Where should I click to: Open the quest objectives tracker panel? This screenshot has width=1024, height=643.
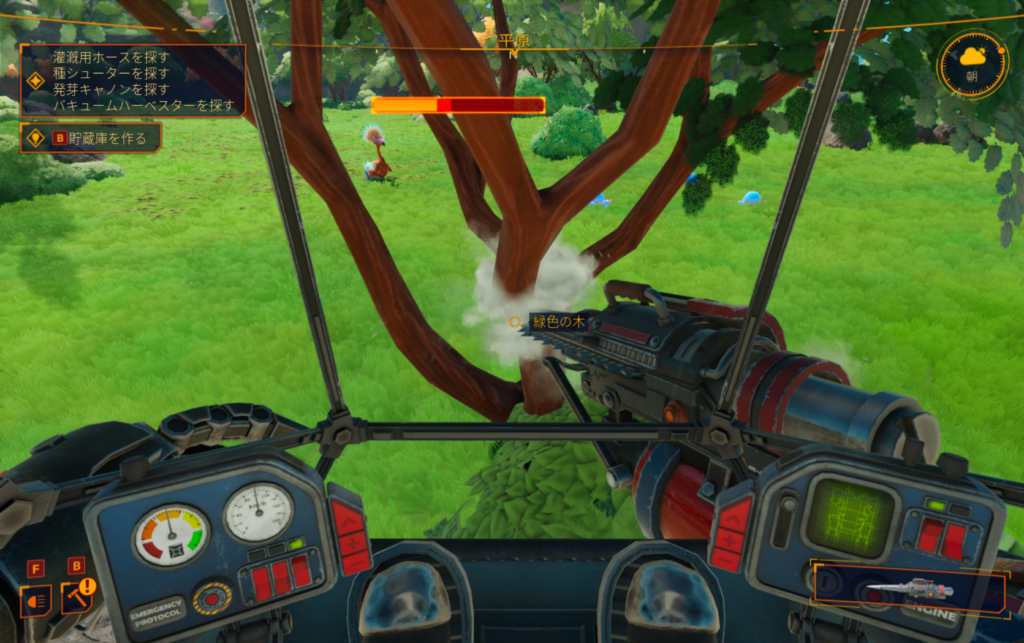coord(133,80)
